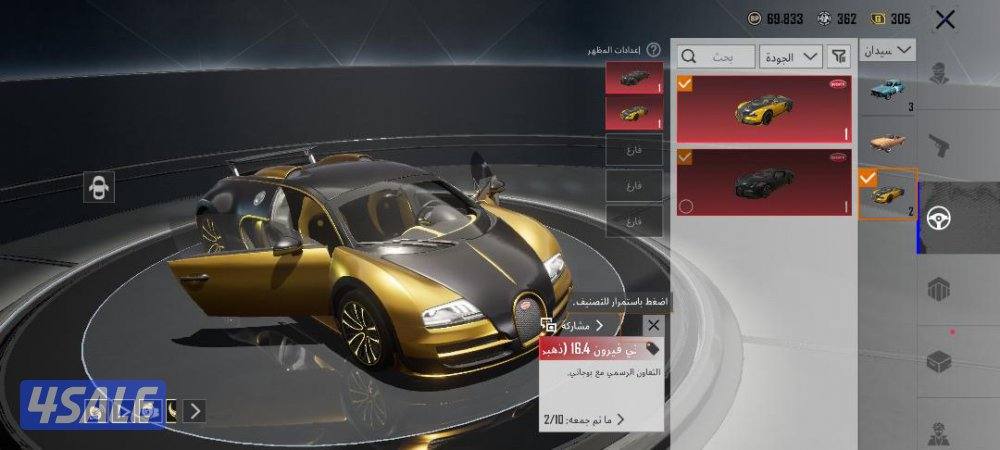The image size is (1000, 450).
Task: Select the black Bugatti Veyron skin card
Action: 764,182
